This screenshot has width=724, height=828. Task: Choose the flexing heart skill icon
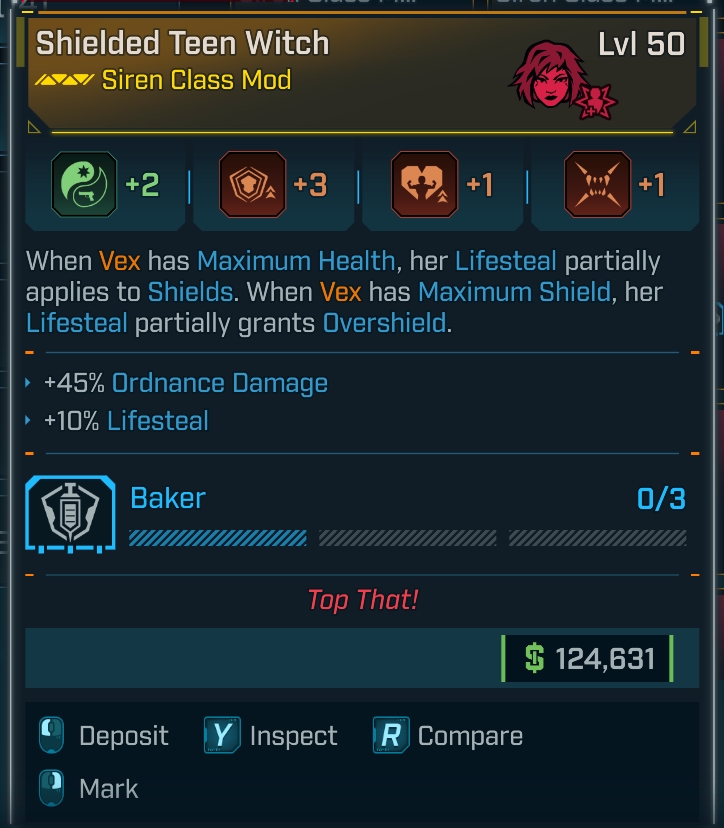coord(425,185)
